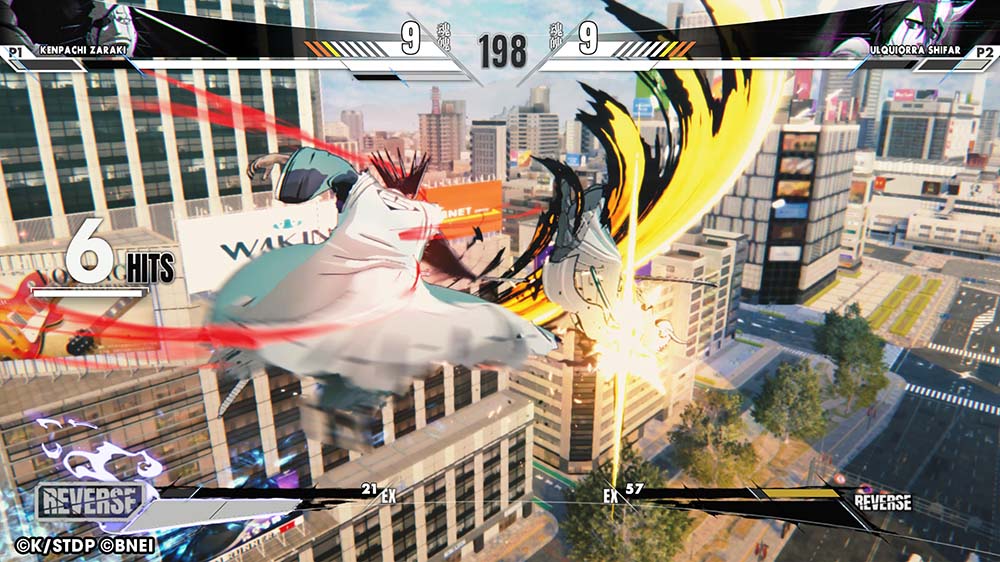Activate Player 1's REVERSE badge
The height and width of the screenshot is (562, 1000).
click(91, 502)
